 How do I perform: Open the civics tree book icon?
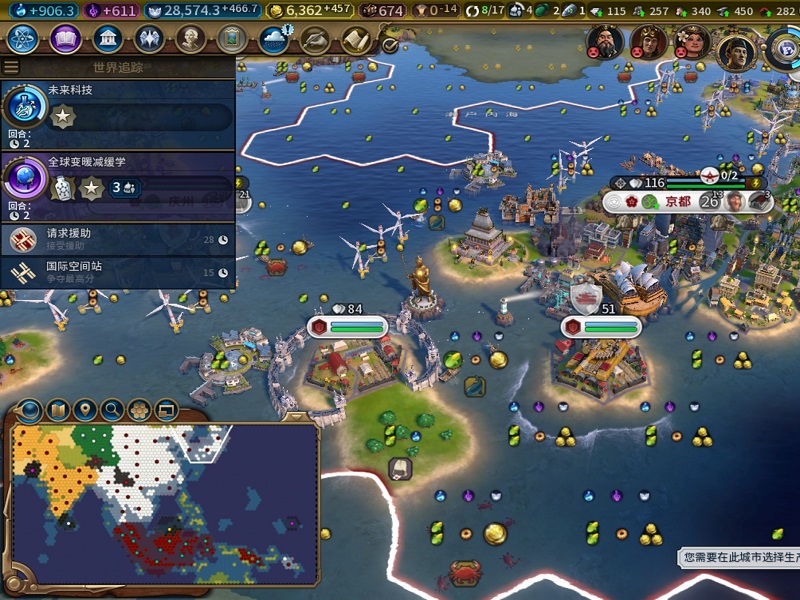pos(65,40)
